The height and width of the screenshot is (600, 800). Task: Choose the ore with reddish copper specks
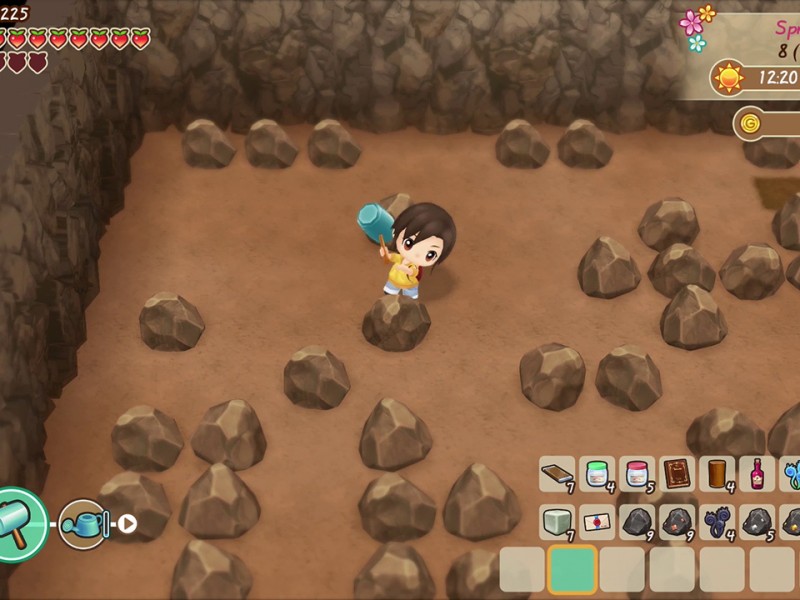(x=677, y=521)
